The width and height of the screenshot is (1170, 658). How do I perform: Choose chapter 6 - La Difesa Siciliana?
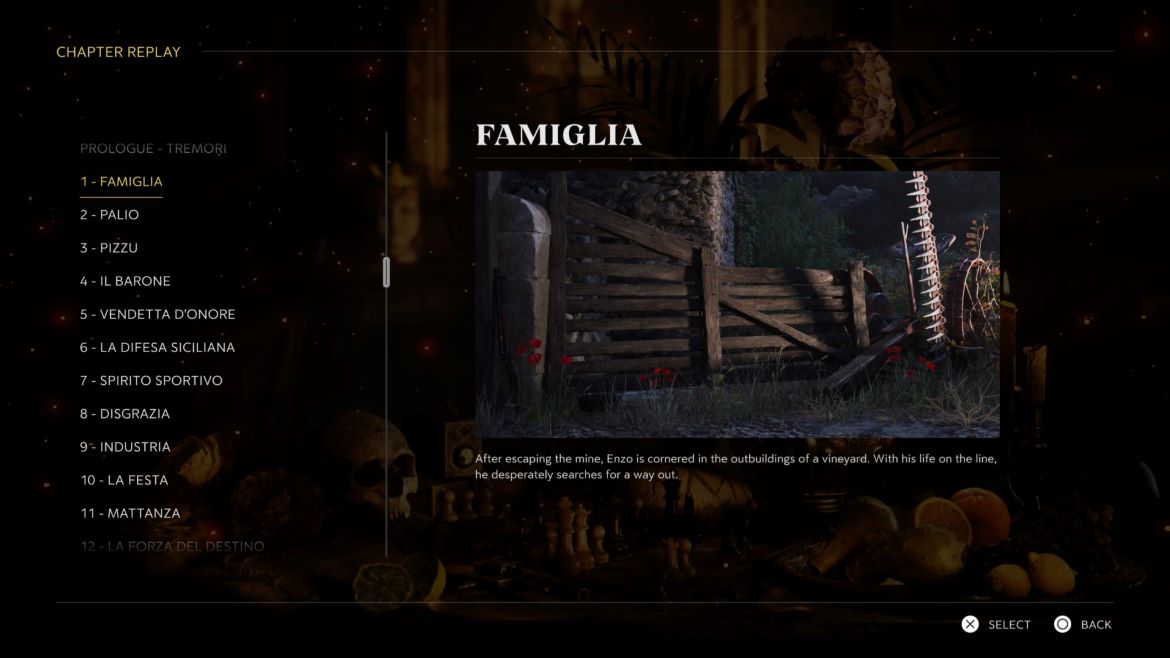click(158, 347)
